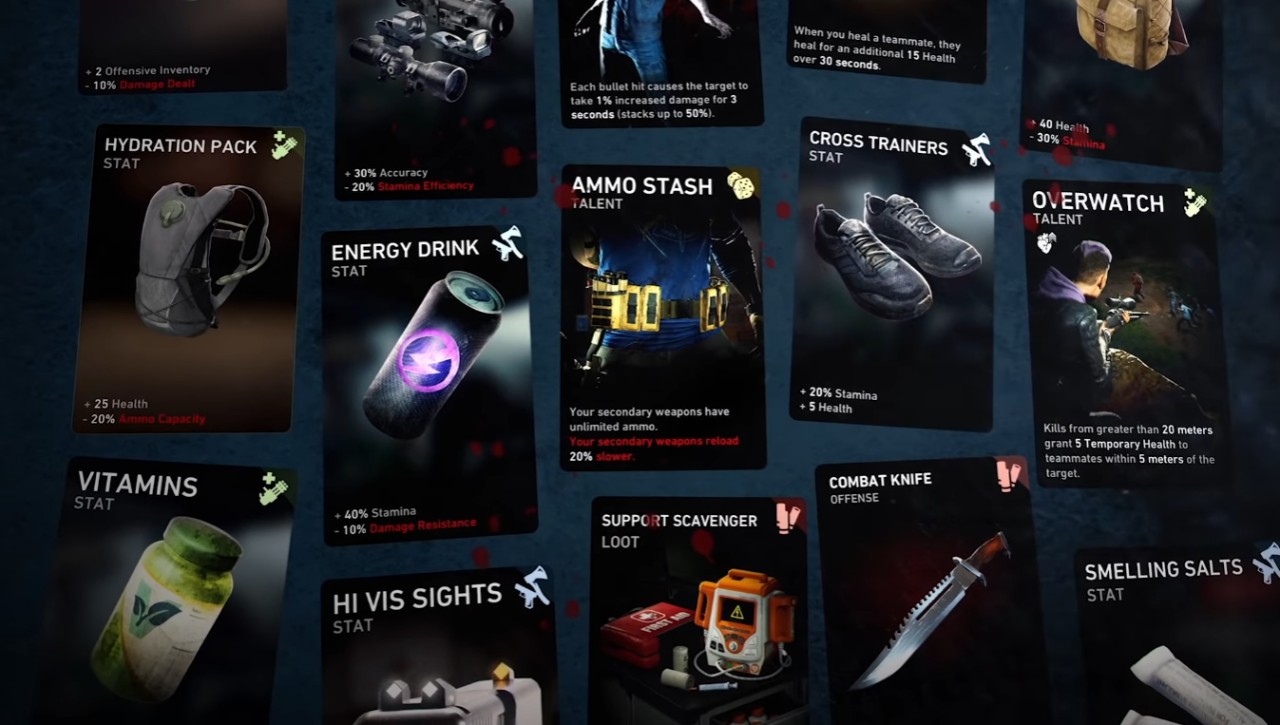The height and width of the screenshot is (725, 1280).
Task: Choose the Support Scavenger loot card
Action: click(696, 610)
